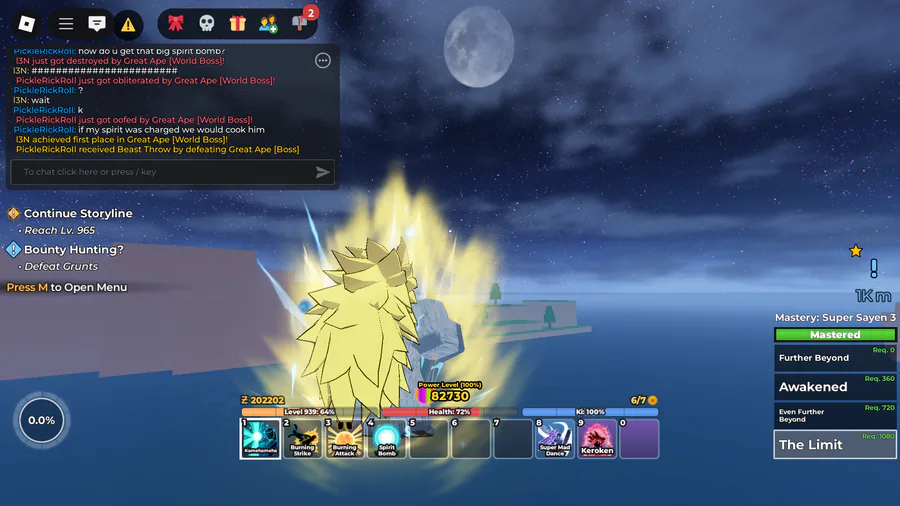Open the gift box rewards
Screen dimensions: 900x506
(x=237, y=23)
